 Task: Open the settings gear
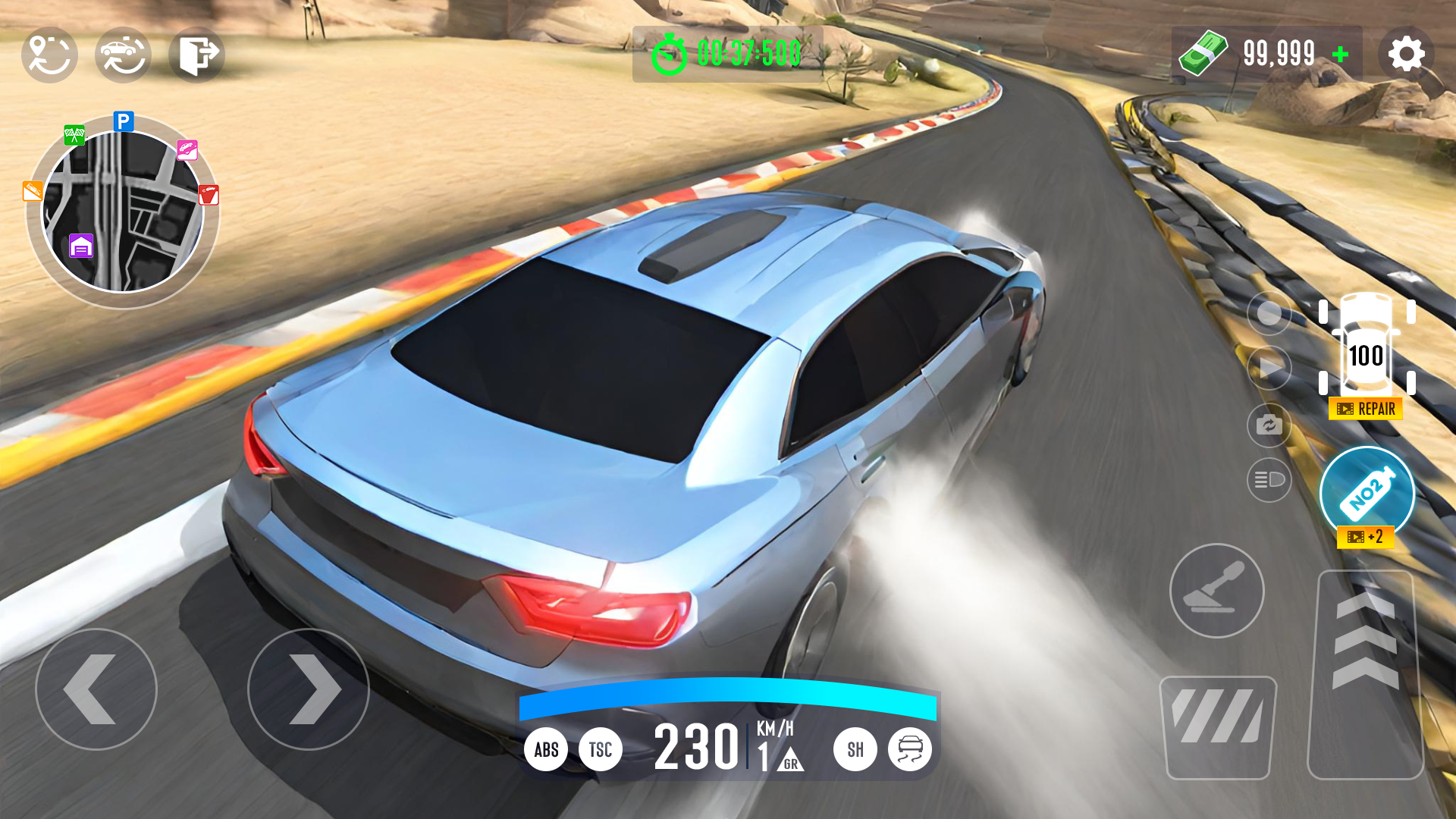pos(1407,52)
